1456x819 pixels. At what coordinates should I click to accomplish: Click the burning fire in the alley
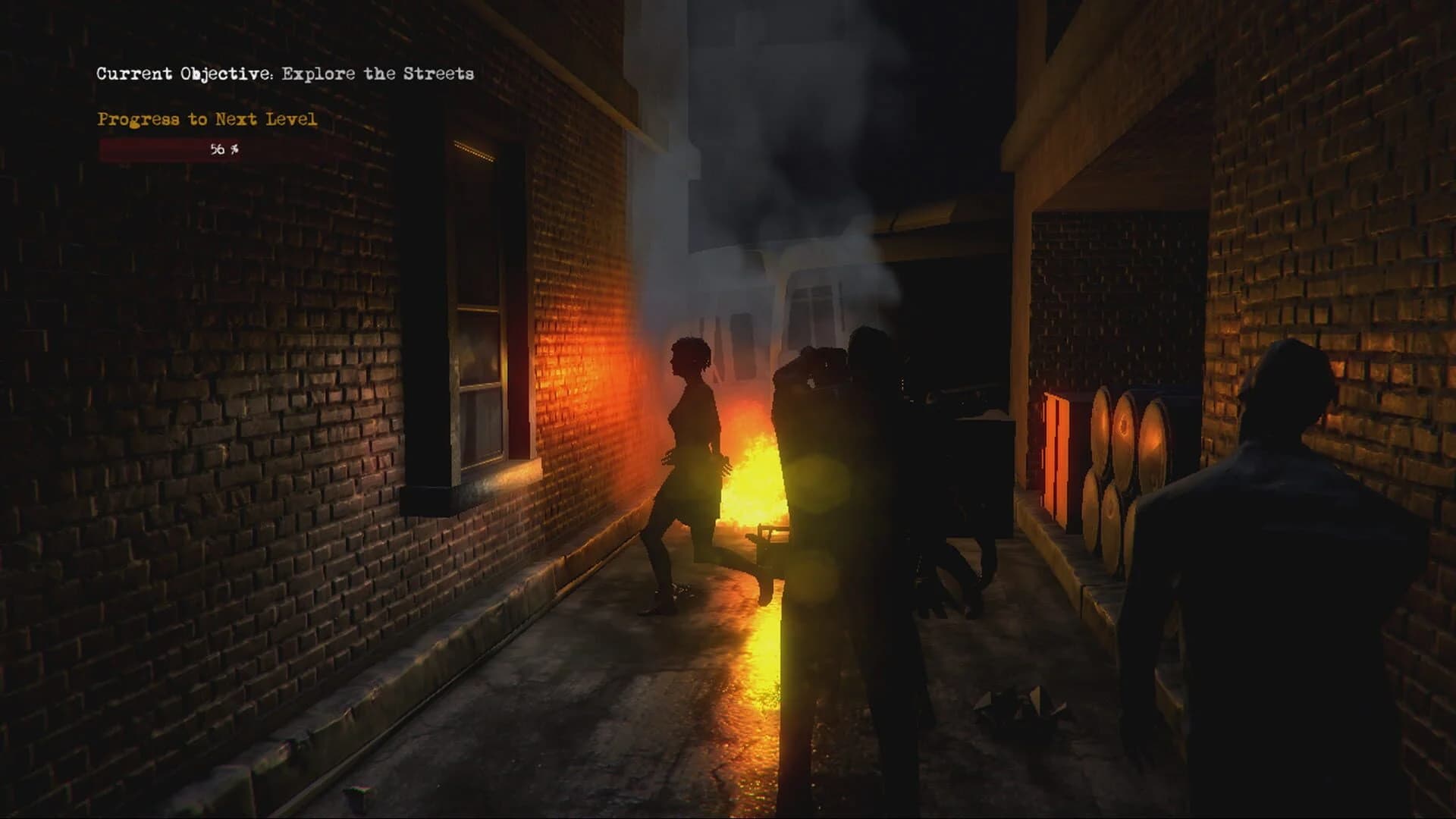(x=751, y=478)
